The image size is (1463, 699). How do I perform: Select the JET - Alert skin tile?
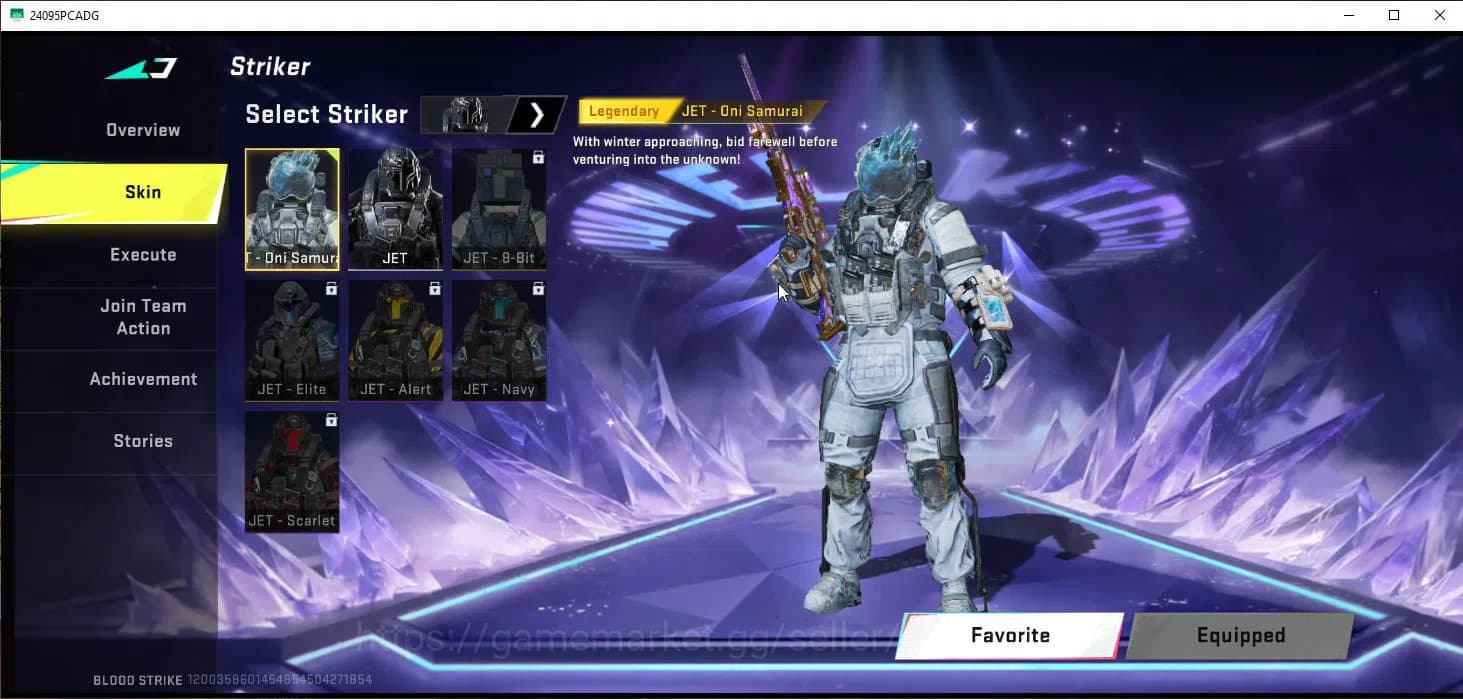click(395, 340)
